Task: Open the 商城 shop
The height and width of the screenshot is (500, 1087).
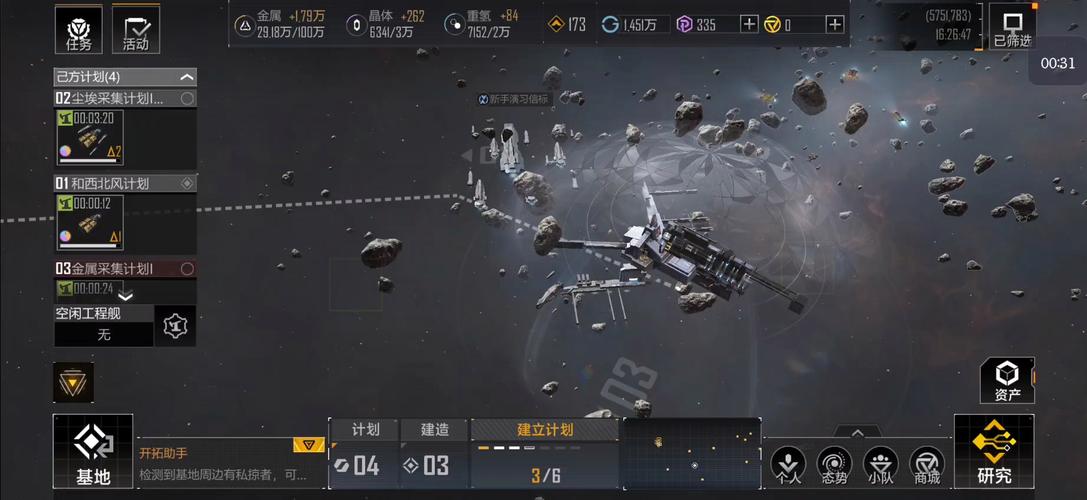Action: coord(927,465)
